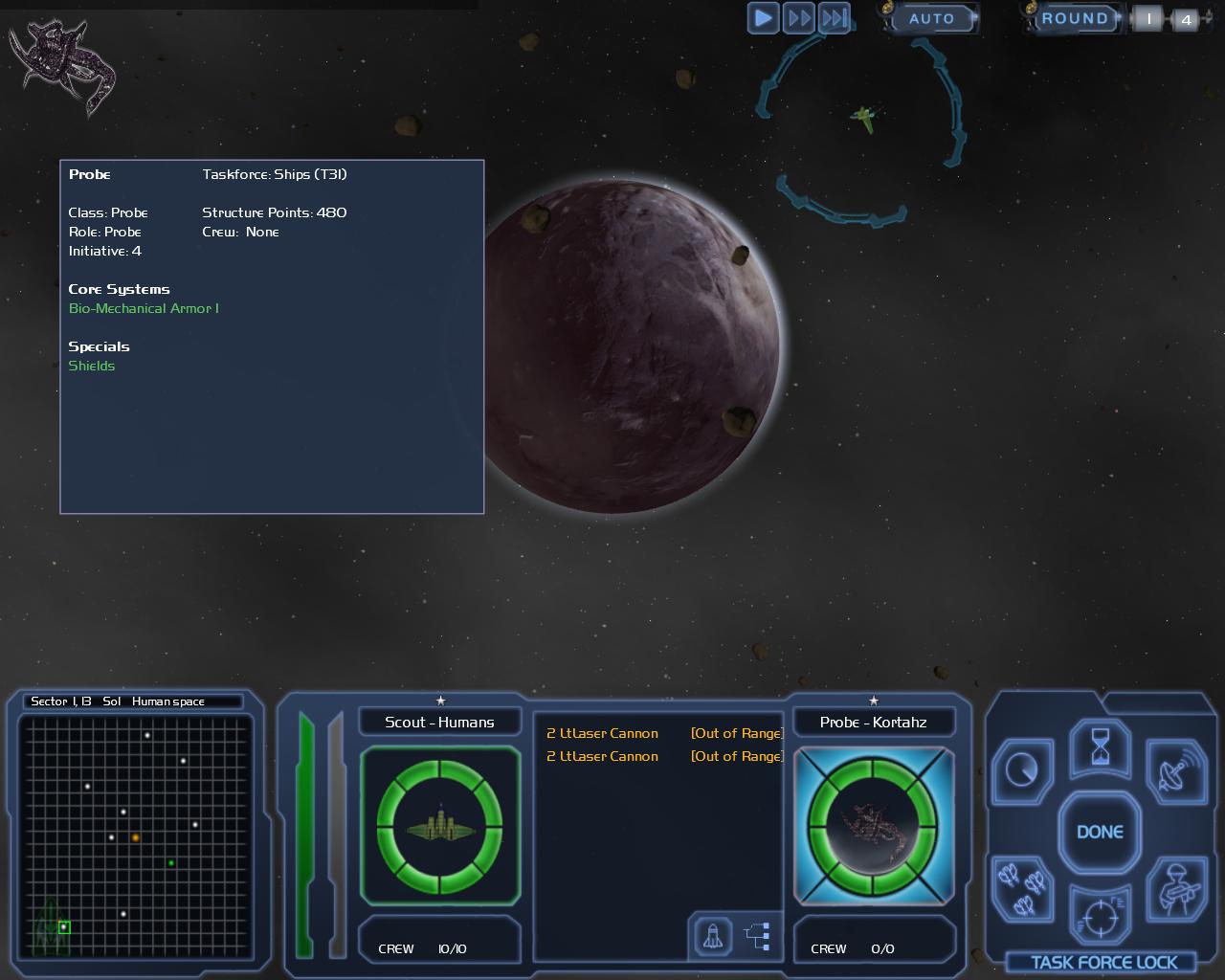Click the shuttle icon in weapons panel
1225x980 pixels.
point(712,936)
